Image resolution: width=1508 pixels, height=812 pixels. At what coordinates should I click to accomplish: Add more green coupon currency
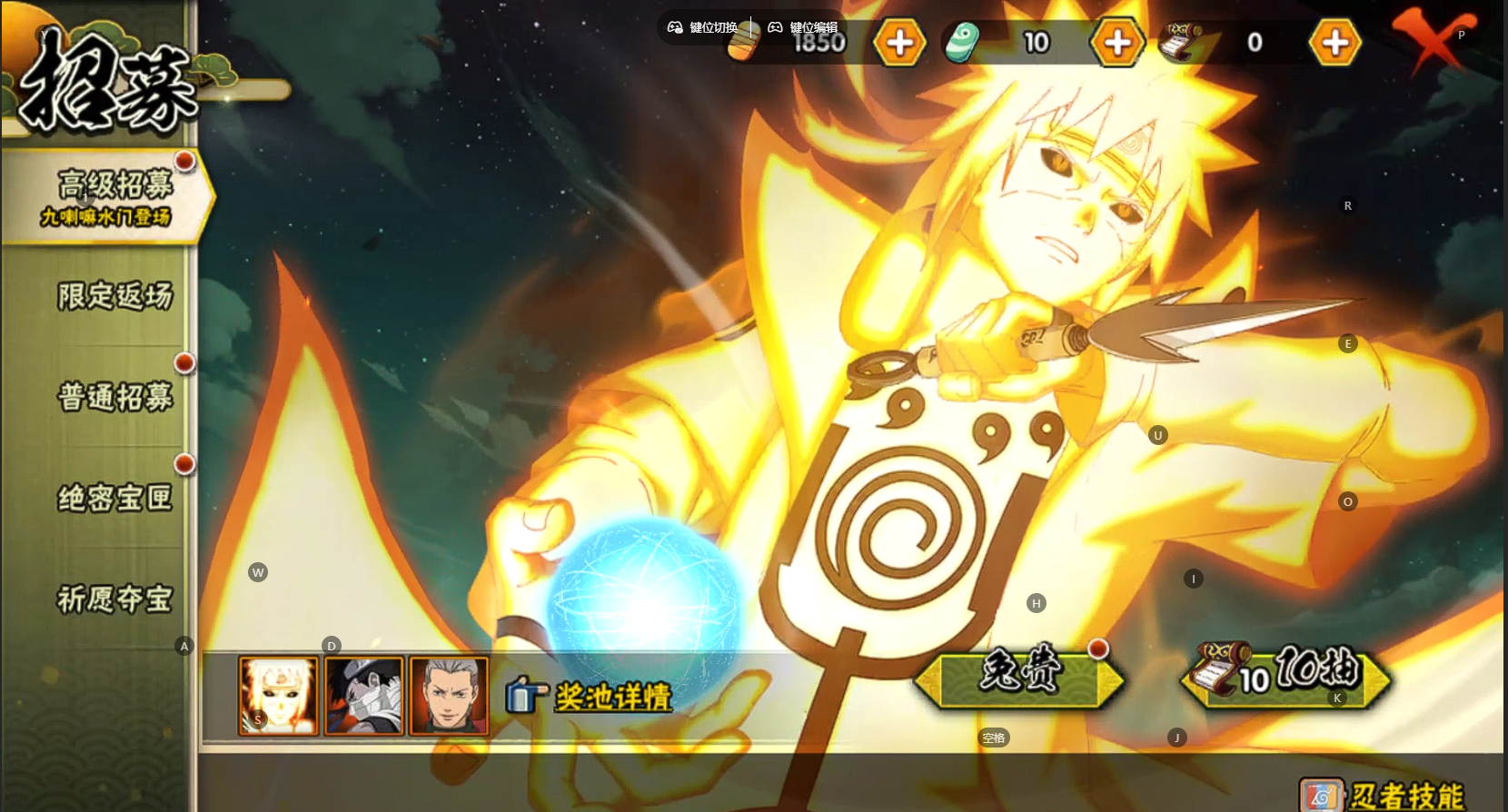(1117, 43)
